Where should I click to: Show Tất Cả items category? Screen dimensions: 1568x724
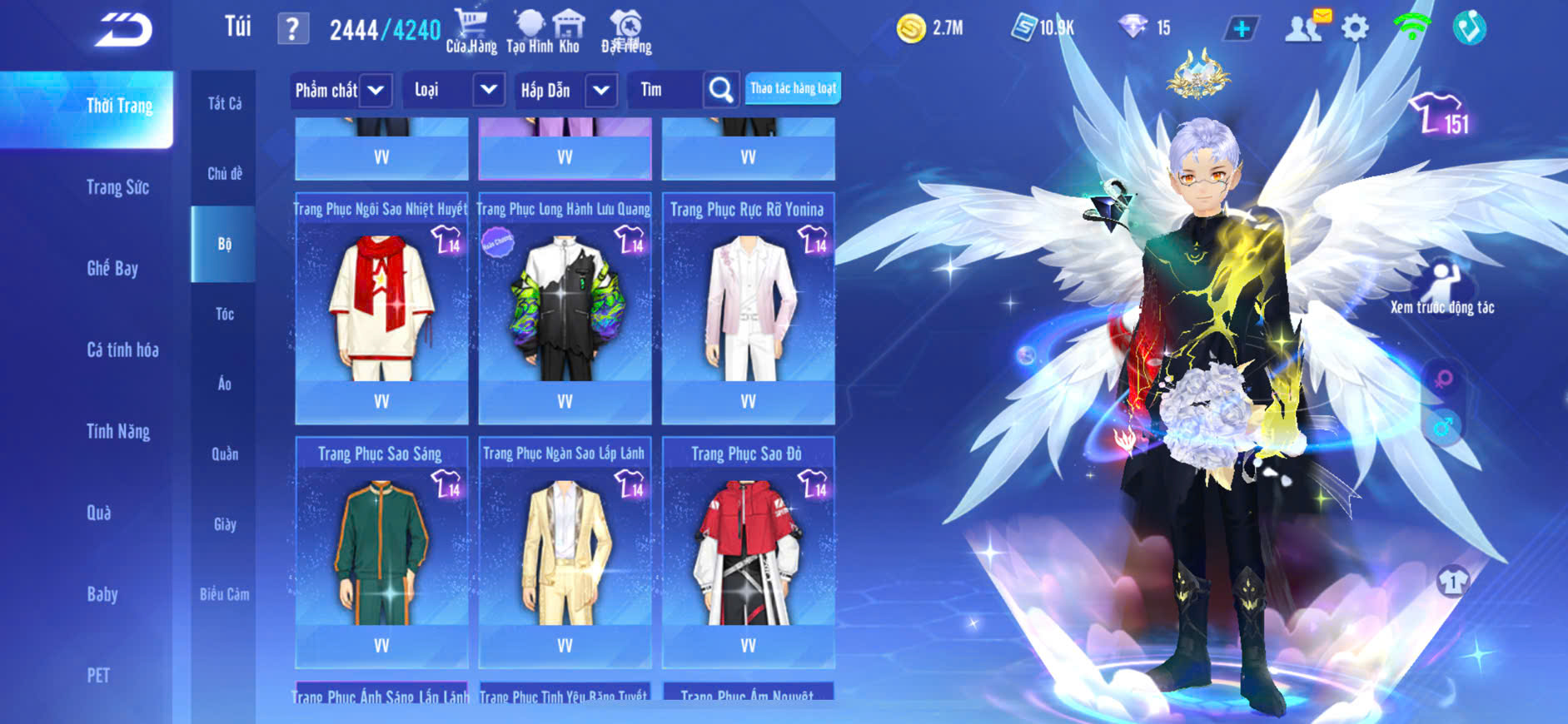tap(224, 103)
